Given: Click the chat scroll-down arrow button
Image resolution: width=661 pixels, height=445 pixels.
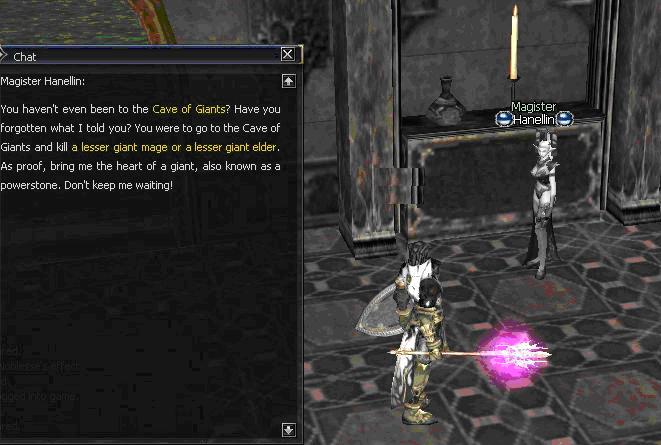Looking at the screenshot, I should (288, 430).
